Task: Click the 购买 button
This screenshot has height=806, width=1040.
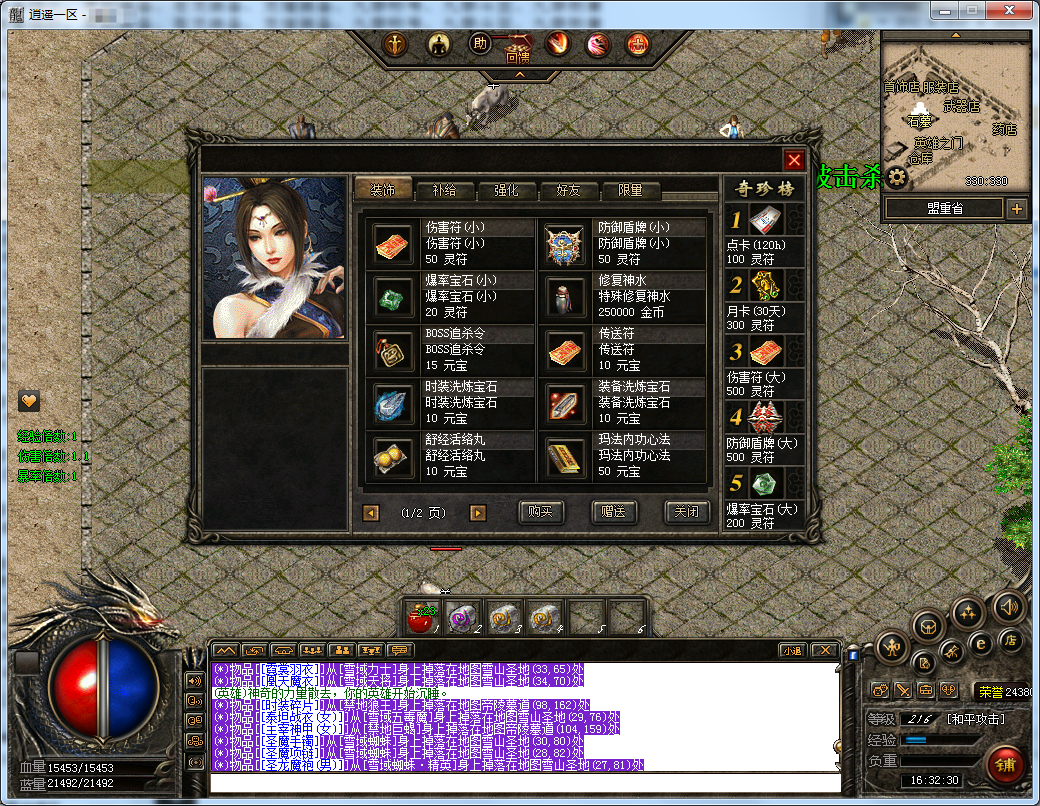Action: 541,512
